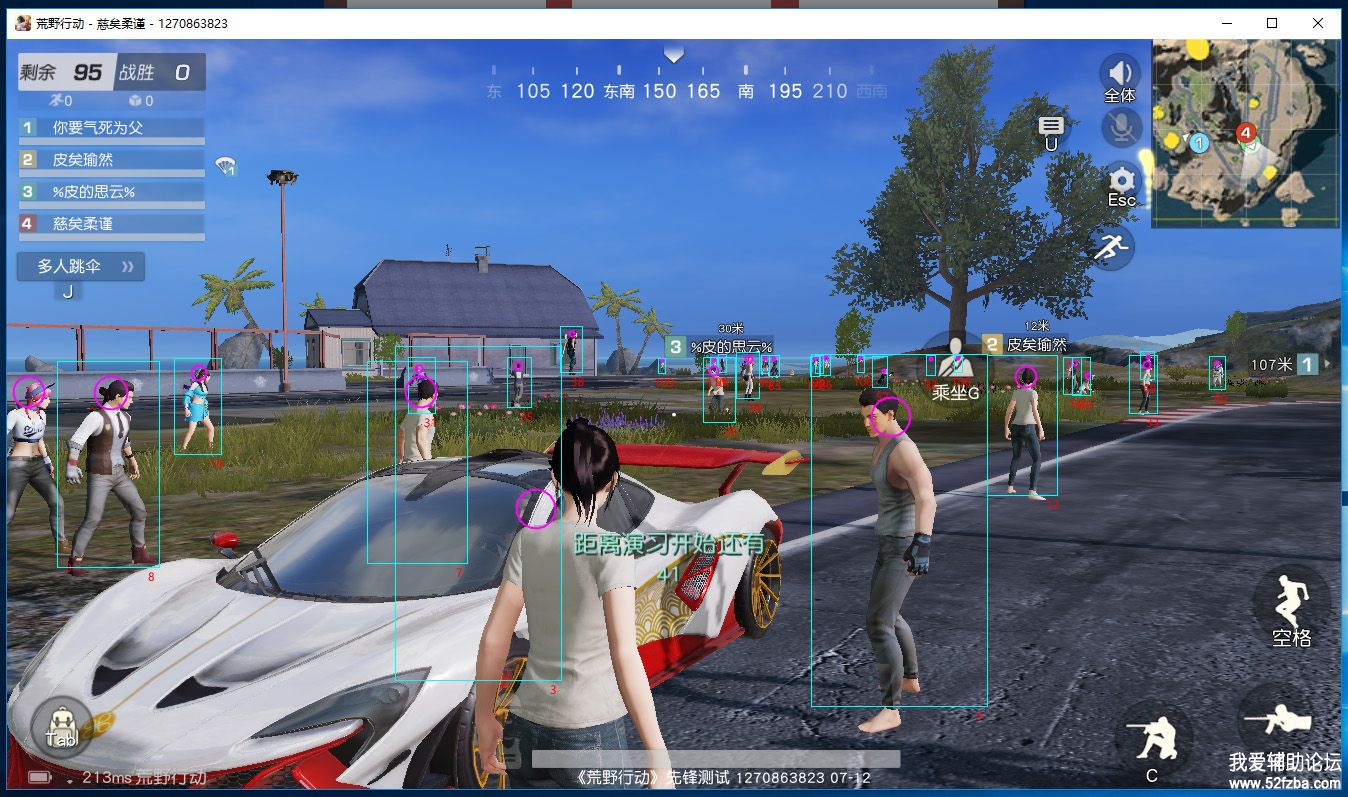Toggle the 全体 voice speaker icon

(x=1120, y=74)
